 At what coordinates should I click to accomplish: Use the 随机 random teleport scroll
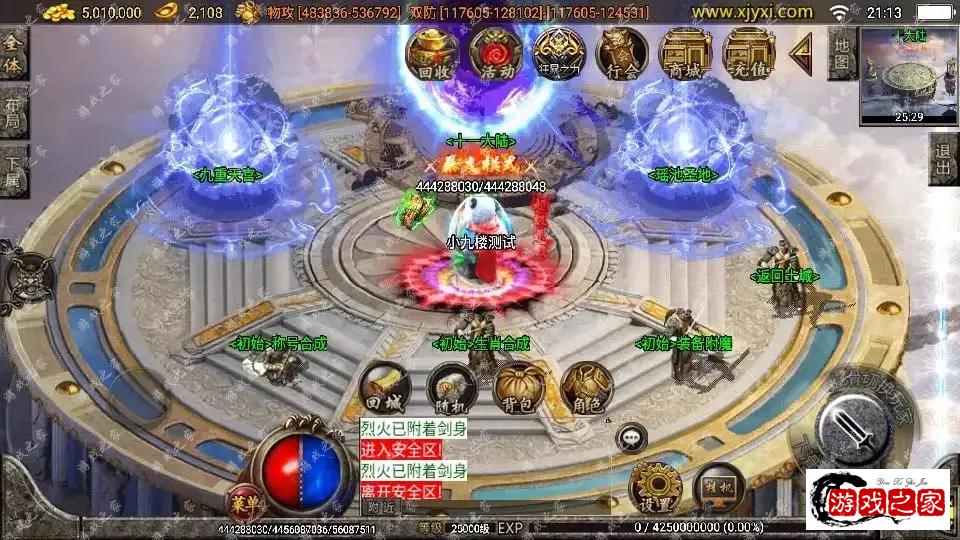(450, 389)
